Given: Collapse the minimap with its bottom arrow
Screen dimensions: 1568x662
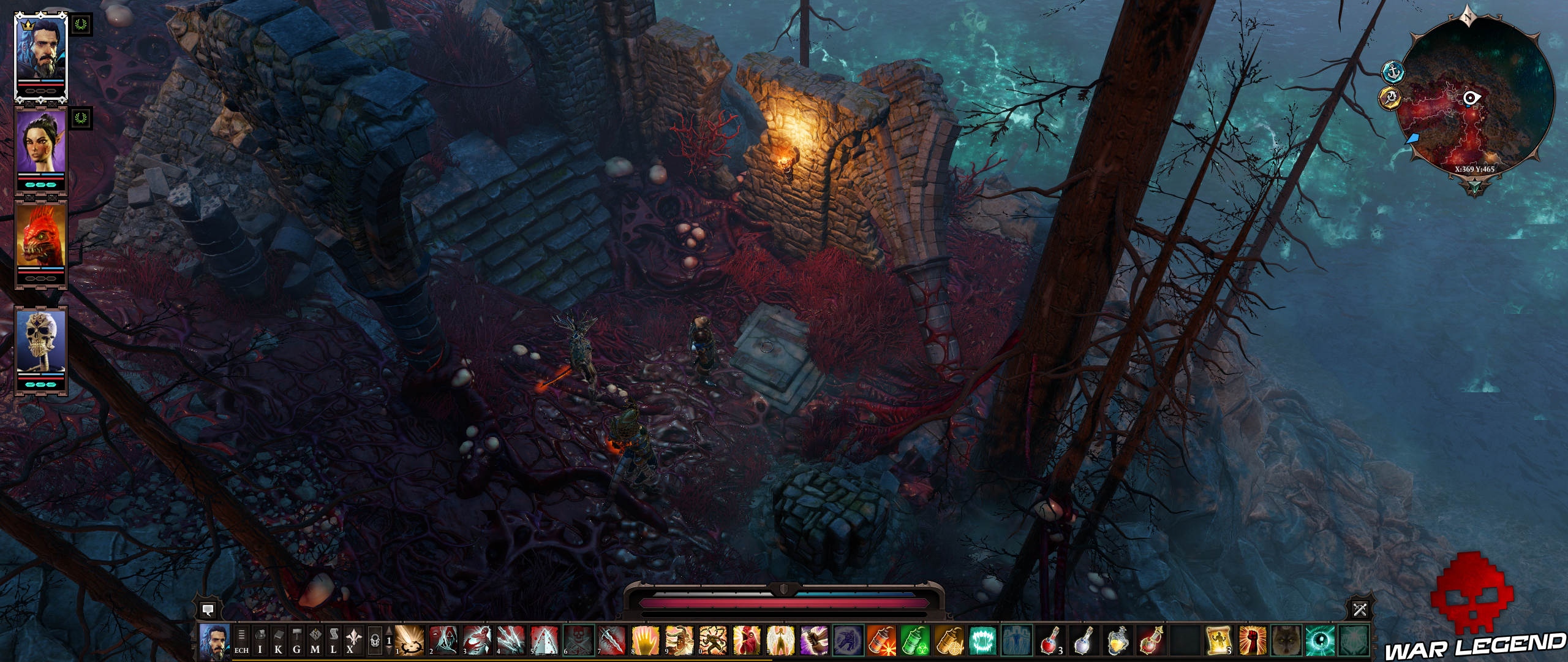Looking at the screenshot, I should [x=1476, y=188].
